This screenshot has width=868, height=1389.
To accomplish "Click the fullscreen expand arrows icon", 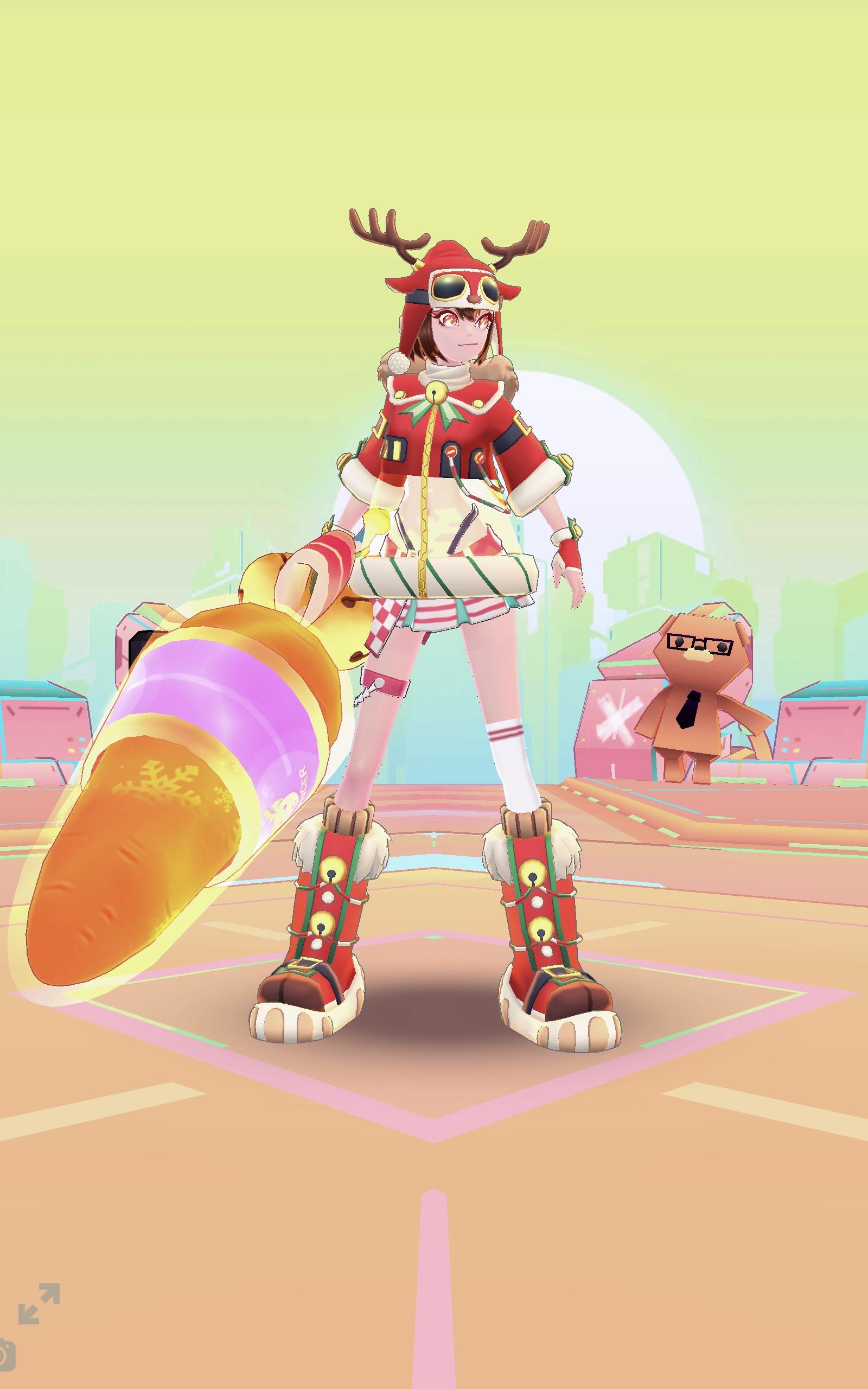I will [x=39, y=1304].
